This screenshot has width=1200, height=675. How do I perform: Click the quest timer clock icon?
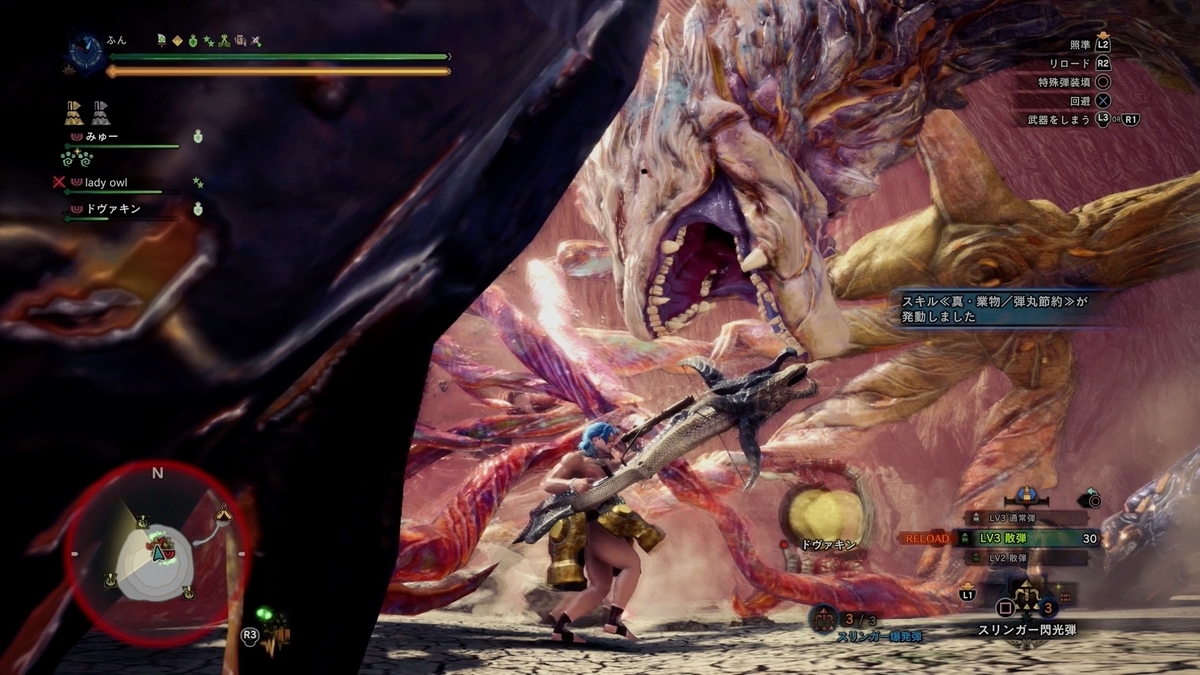pos(85,51)
